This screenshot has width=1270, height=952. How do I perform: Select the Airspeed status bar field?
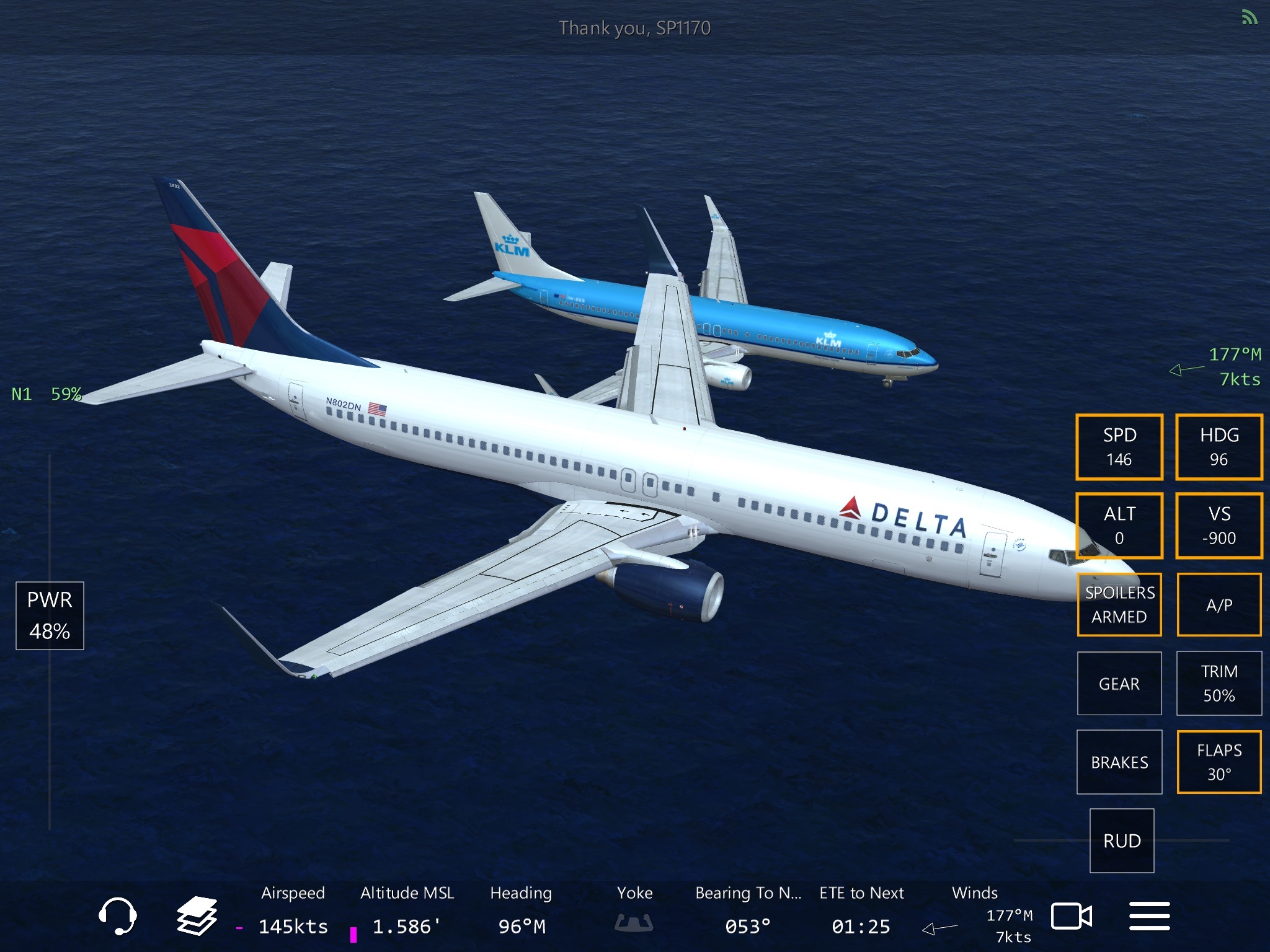click(x=293, y=910)
